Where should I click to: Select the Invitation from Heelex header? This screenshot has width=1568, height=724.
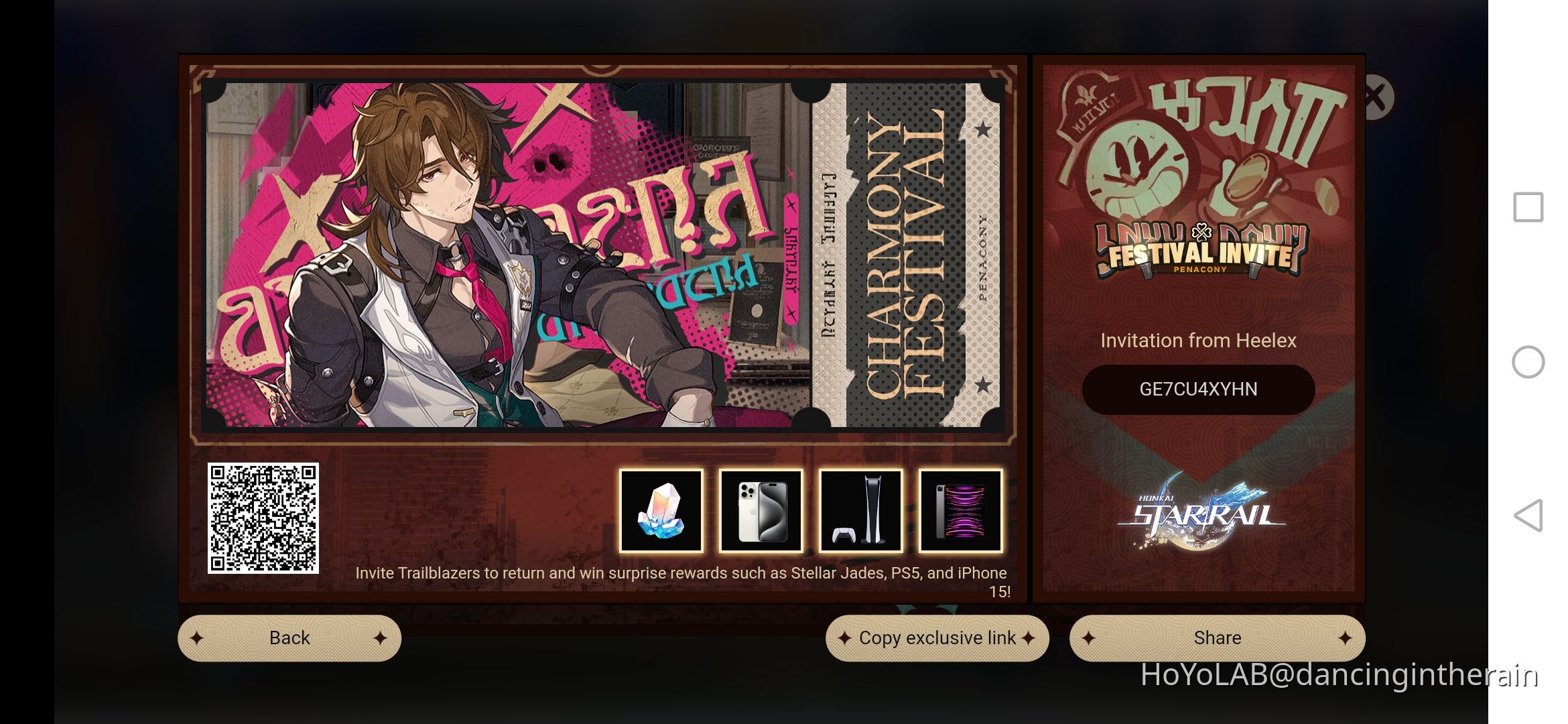pyautogui.click(x=1199, y=340)
